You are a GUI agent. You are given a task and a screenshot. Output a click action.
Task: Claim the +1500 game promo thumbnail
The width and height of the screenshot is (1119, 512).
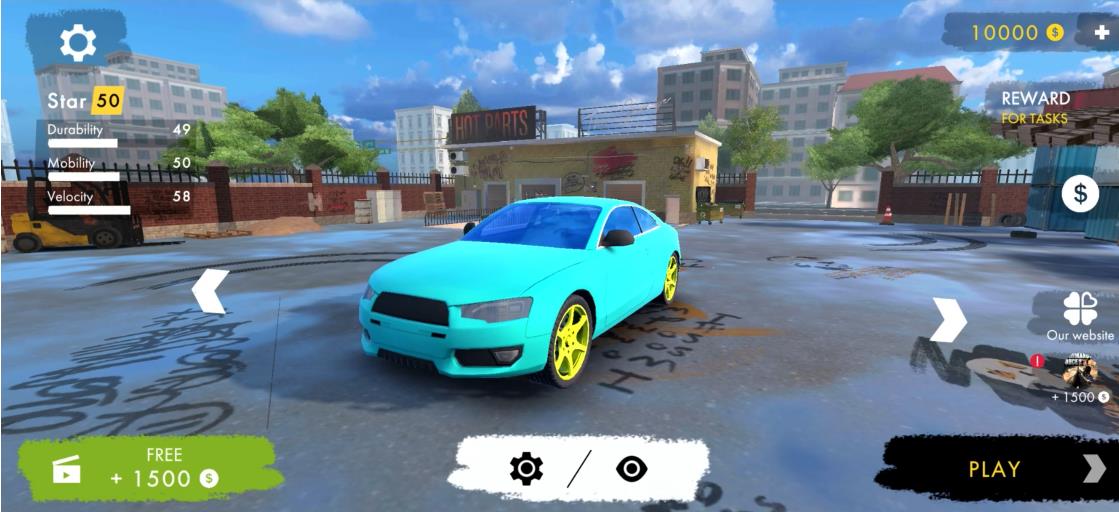coord(1080,372)
